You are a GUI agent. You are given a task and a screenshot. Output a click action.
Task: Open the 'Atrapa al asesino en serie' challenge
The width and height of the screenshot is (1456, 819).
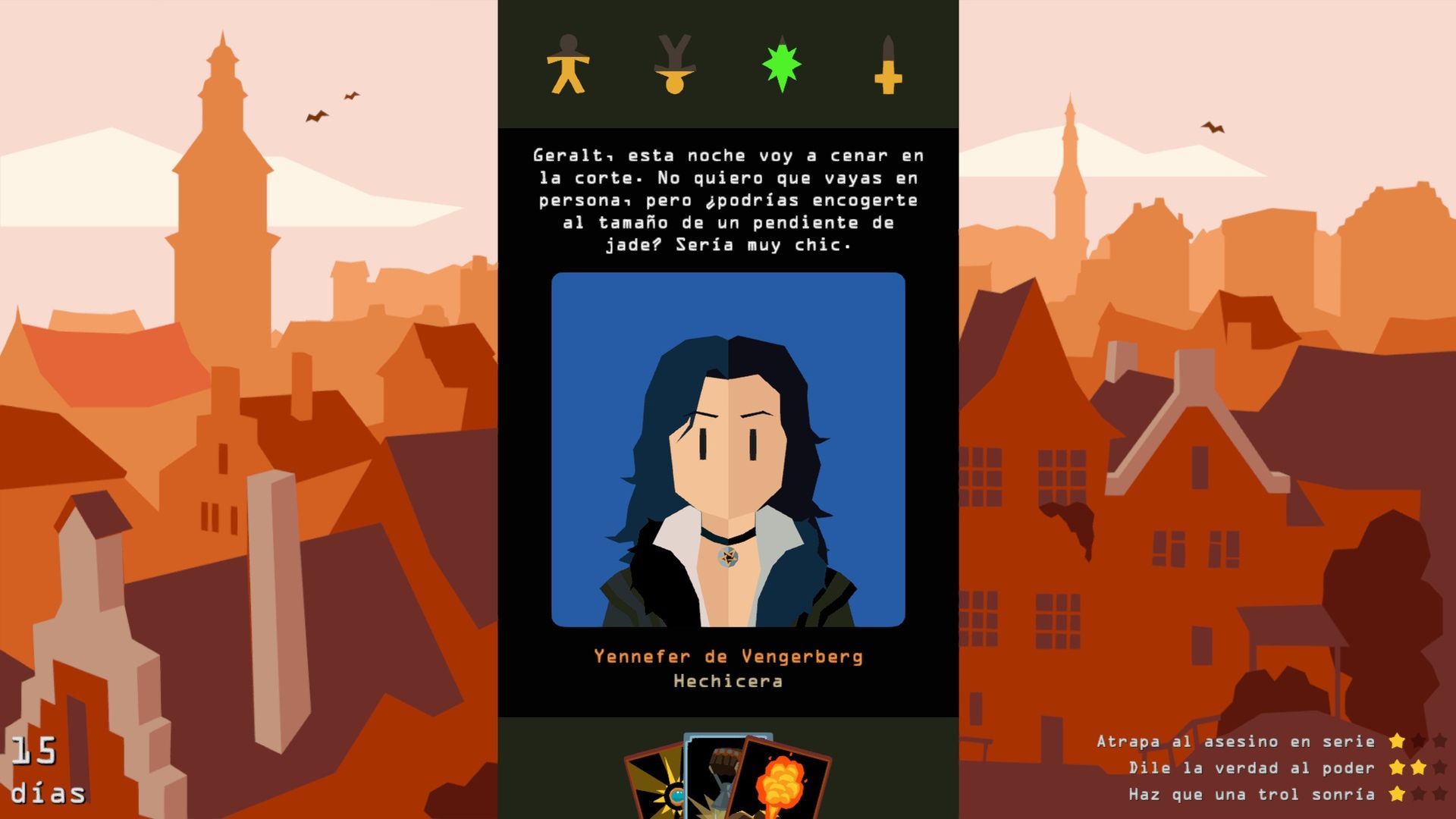(1236, 741)
